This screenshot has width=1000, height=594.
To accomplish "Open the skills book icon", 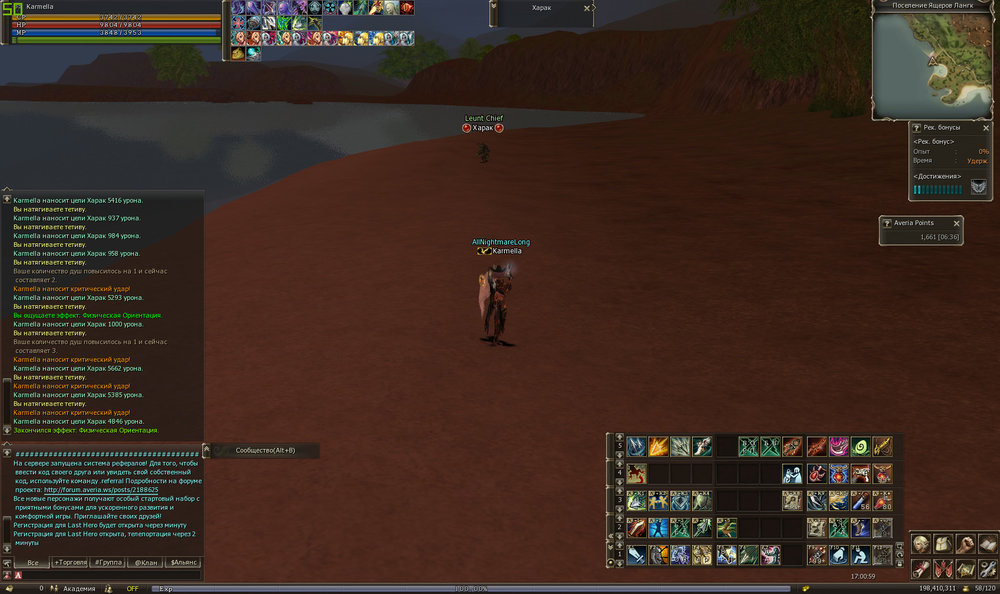I will [987, 544].
